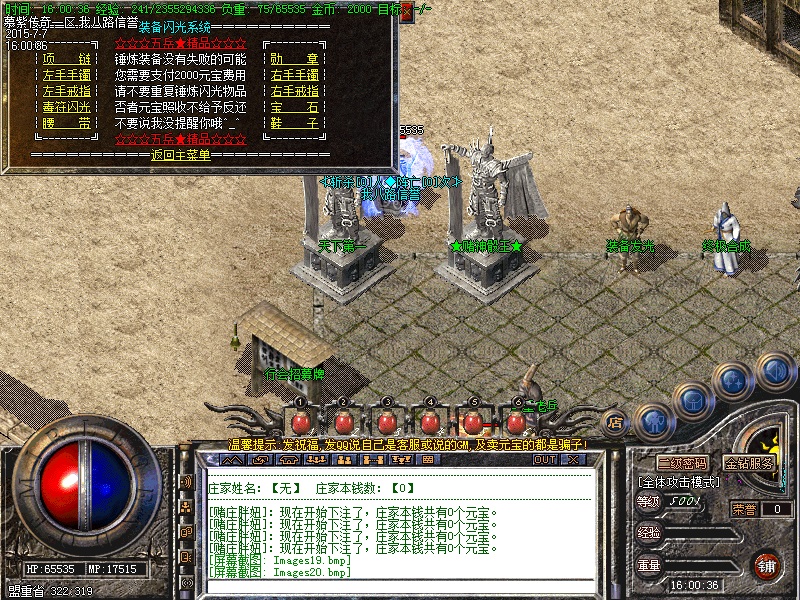
Task: Return to main menu via 返回主菜单
Action: [x=181, y=155]
